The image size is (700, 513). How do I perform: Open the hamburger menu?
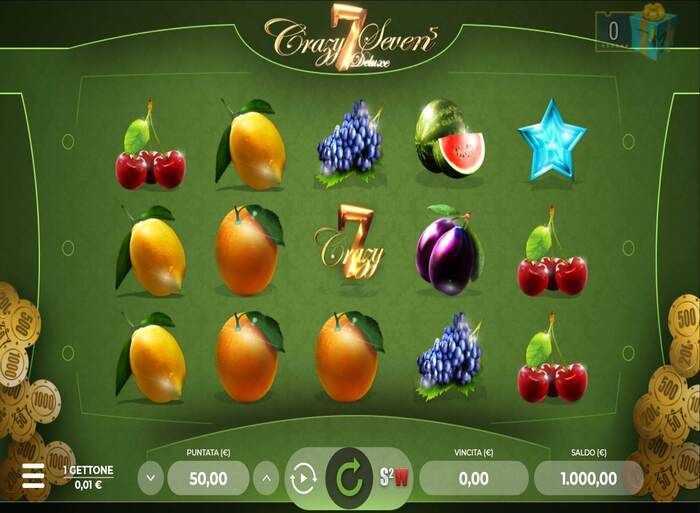click(33, 476)
